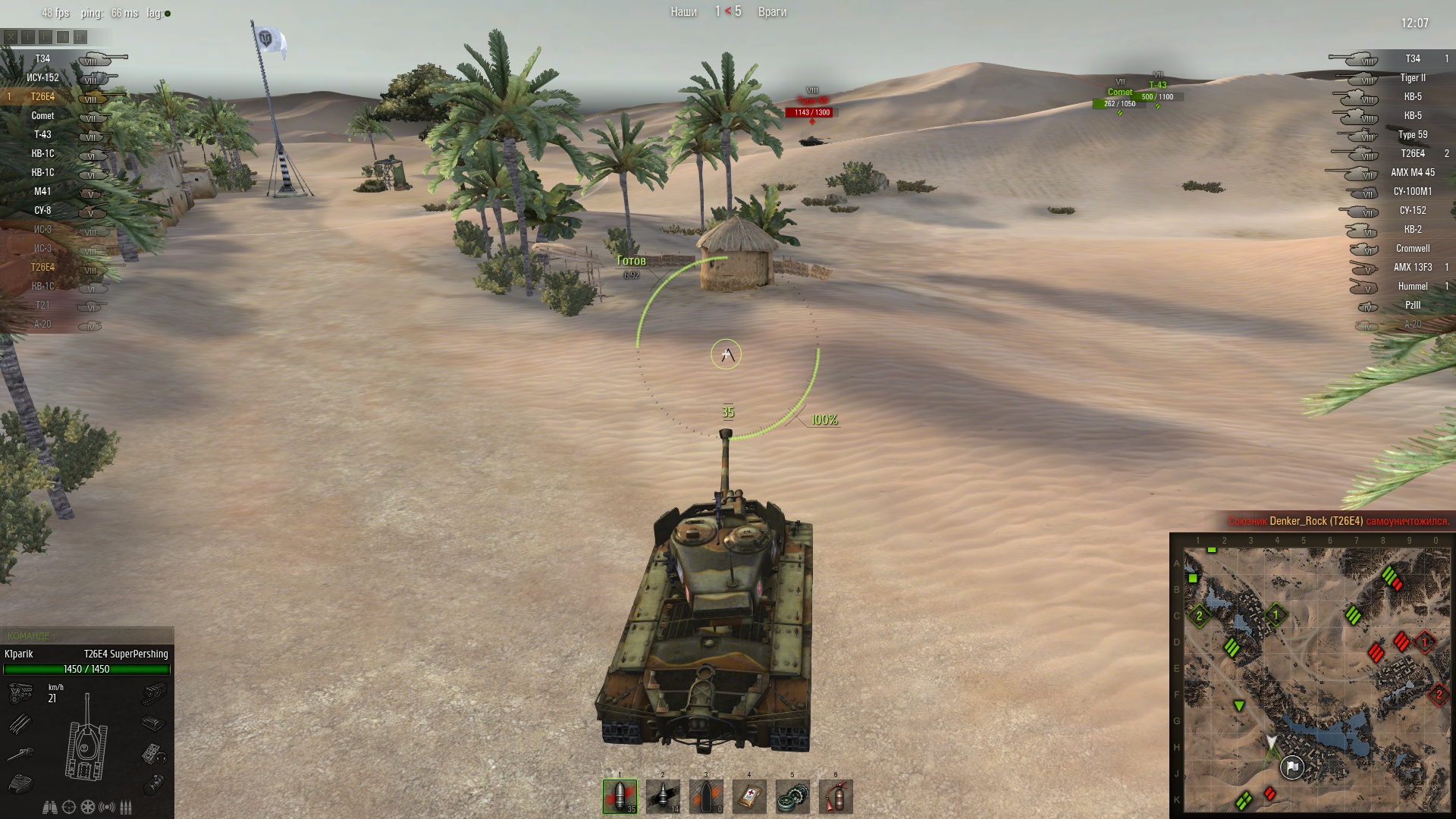Choose the M41 ally in the team panel
Viewport: 1456px width, 819px height.
tap(42, 191)
